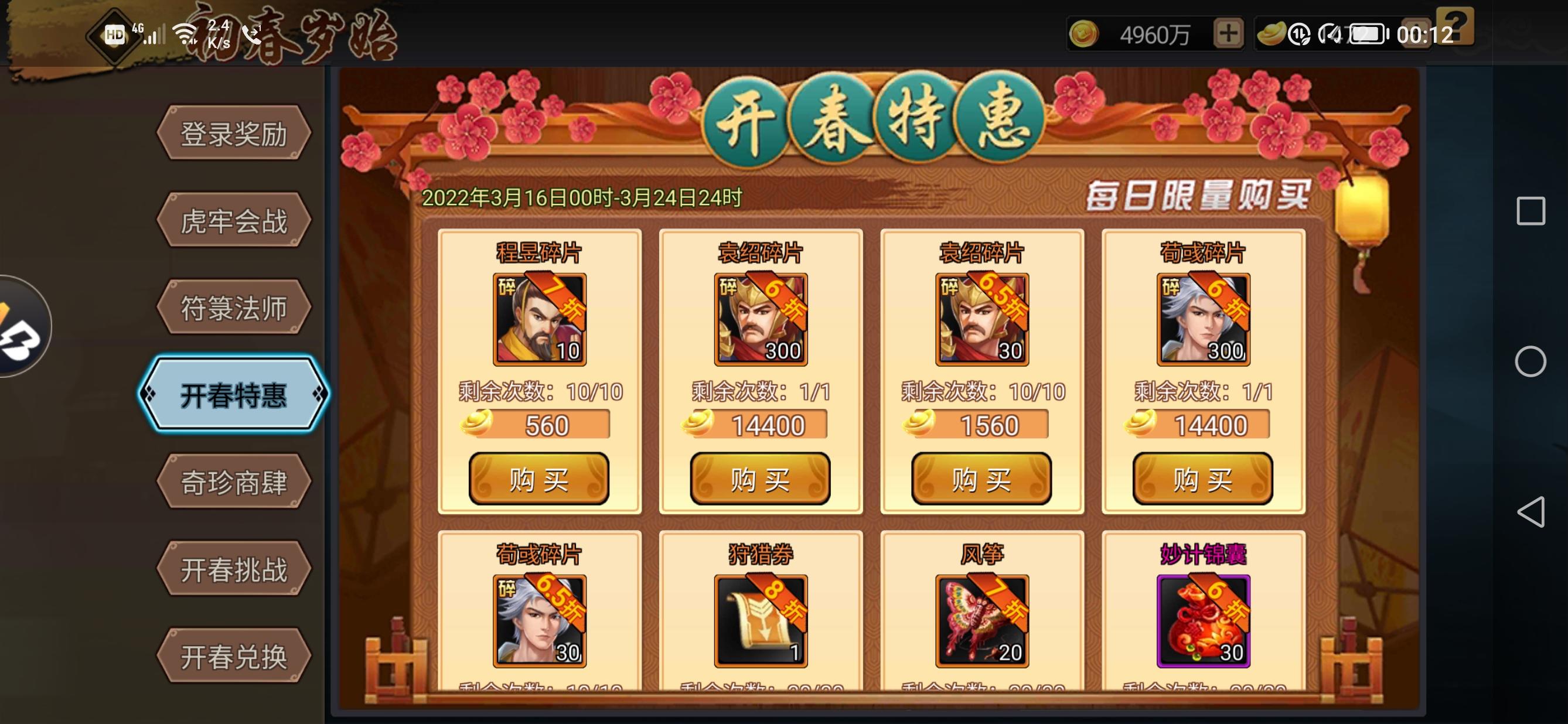Purchase 程昱碎片 with the 购买 button
The height and width of the screenshot is (724, 1568).
coord(538,478)
